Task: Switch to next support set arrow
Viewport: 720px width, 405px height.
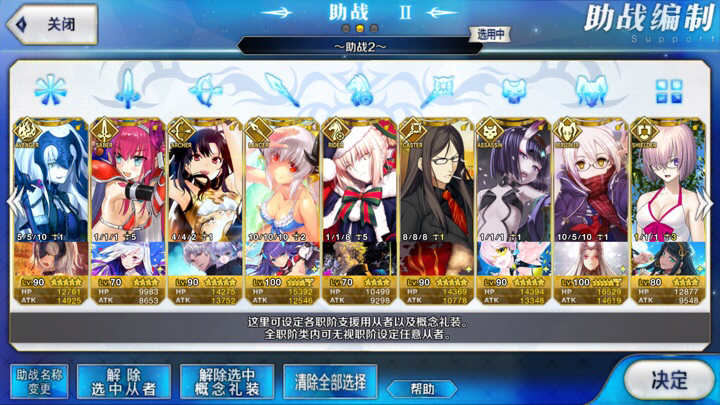Action: [708, 200]
